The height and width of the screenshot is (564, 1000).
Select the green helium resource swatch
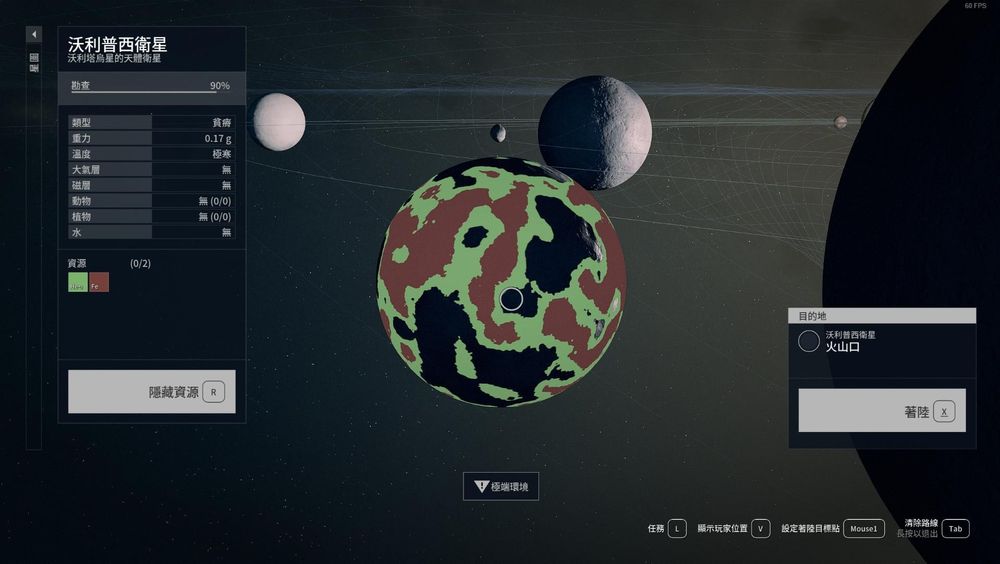click(77, 283)
